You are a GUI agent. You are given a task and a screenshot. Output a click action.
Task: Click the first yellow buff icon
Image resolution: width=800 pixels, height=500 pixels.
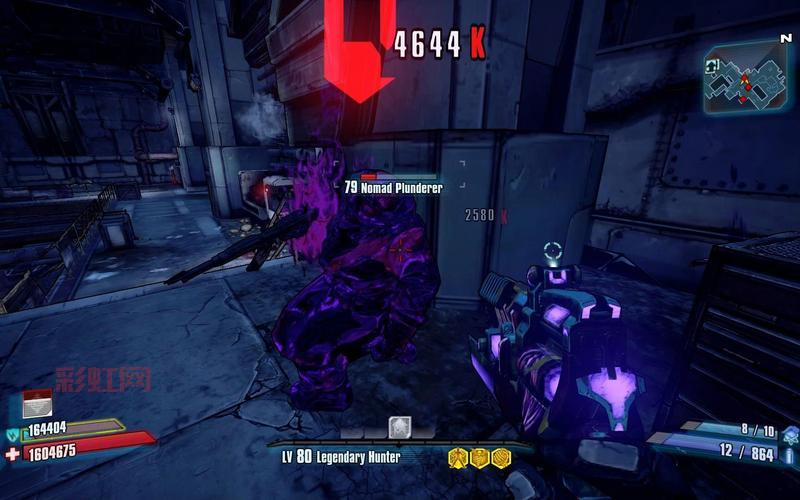[x=458, y=457]
